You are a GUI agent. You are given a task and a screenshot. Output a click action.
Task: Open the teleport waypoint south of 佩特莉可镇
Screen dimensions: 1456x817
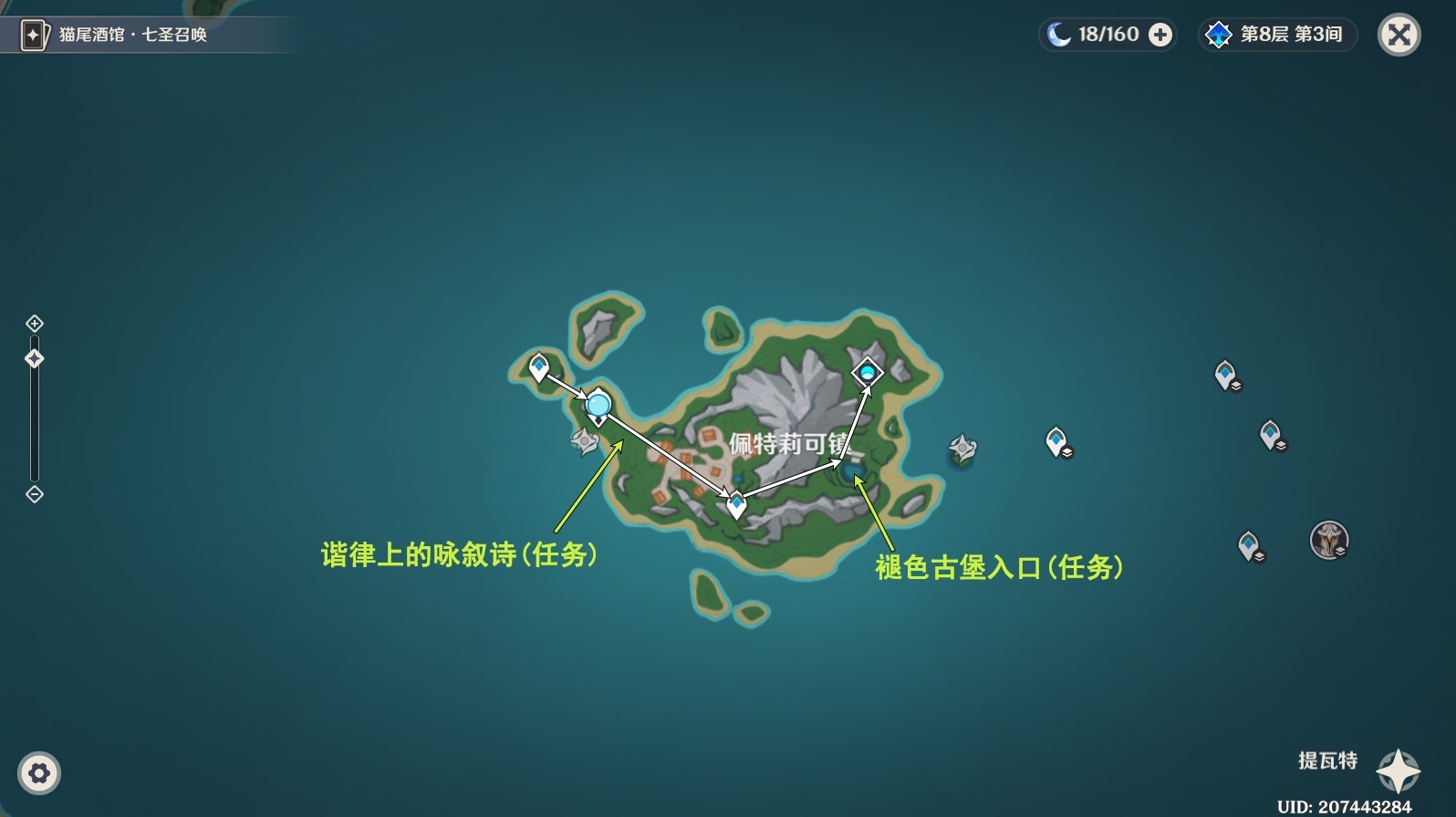pos(734,499)
